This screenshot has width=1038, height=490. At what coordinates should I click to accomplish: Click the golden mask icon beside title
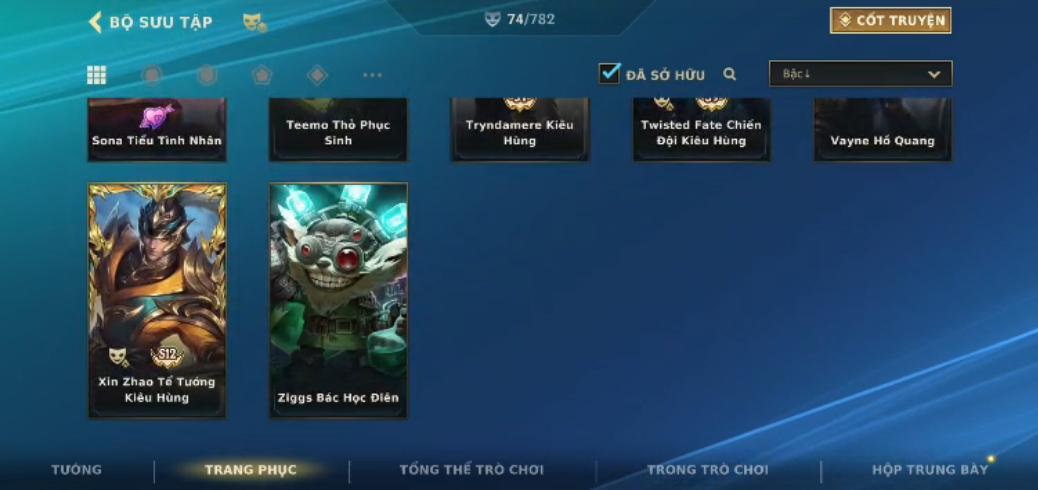[x=254, y=22]
